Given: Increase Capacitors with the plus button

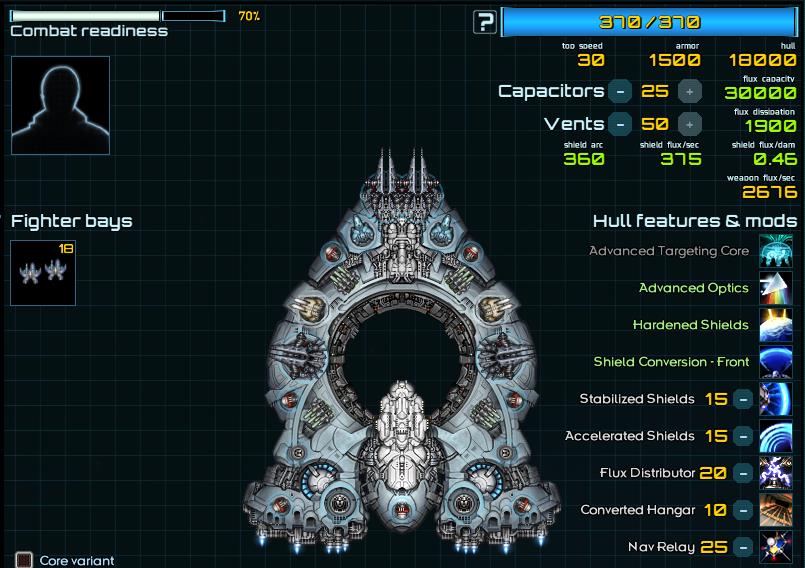Looking at the screenshot, I should pyautogui.click(x=689, y=91).
